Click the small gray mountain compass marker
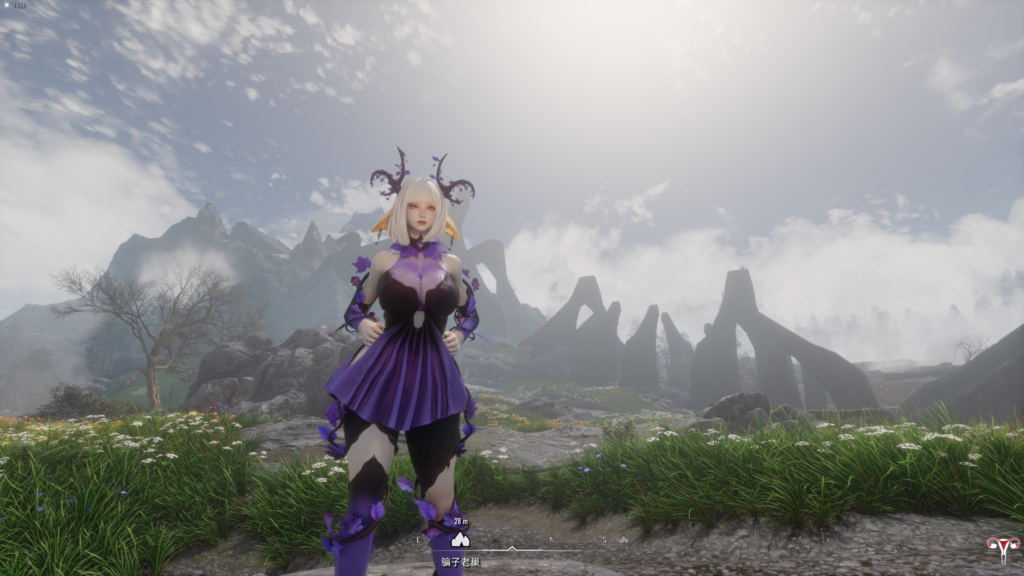The image size is (1024, 576). tap(623, 540)
